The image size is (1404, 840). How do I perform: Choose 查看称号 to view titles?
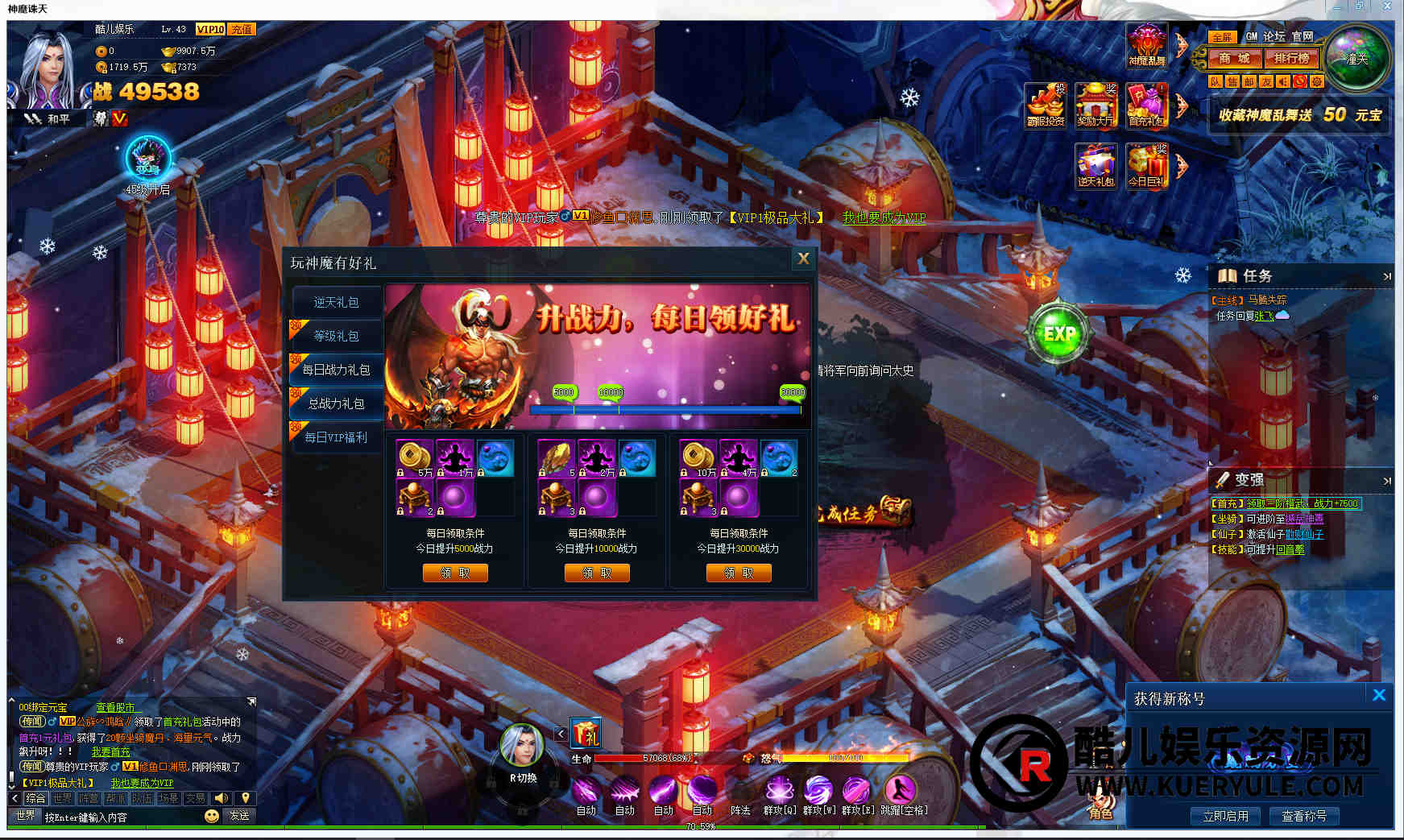pos(1304,816)
